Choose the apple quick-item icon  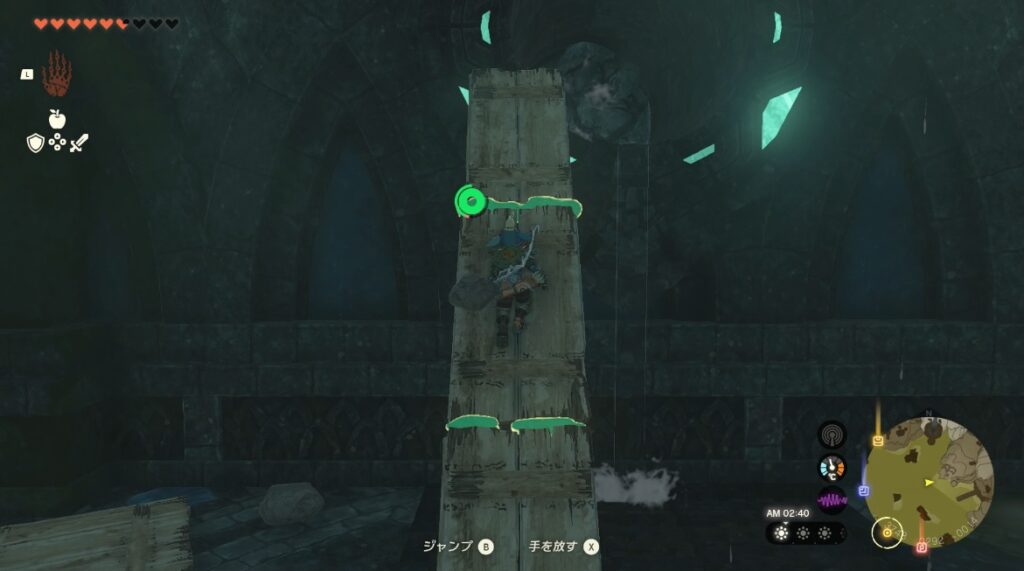tap(57, 119)
